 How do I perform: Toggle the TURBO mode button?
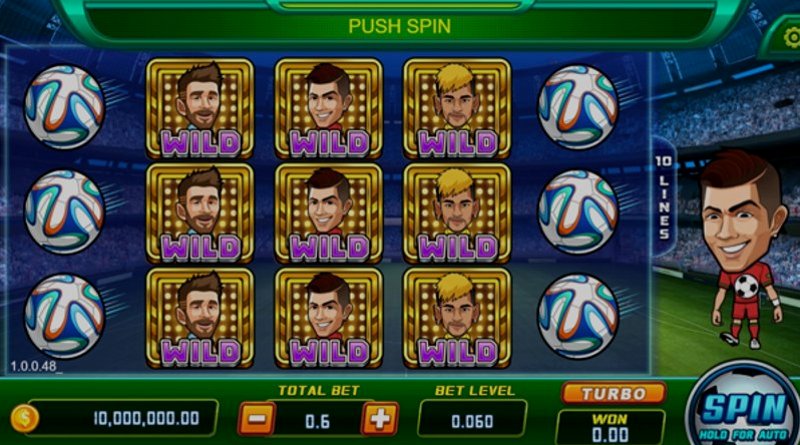[613, 393]
